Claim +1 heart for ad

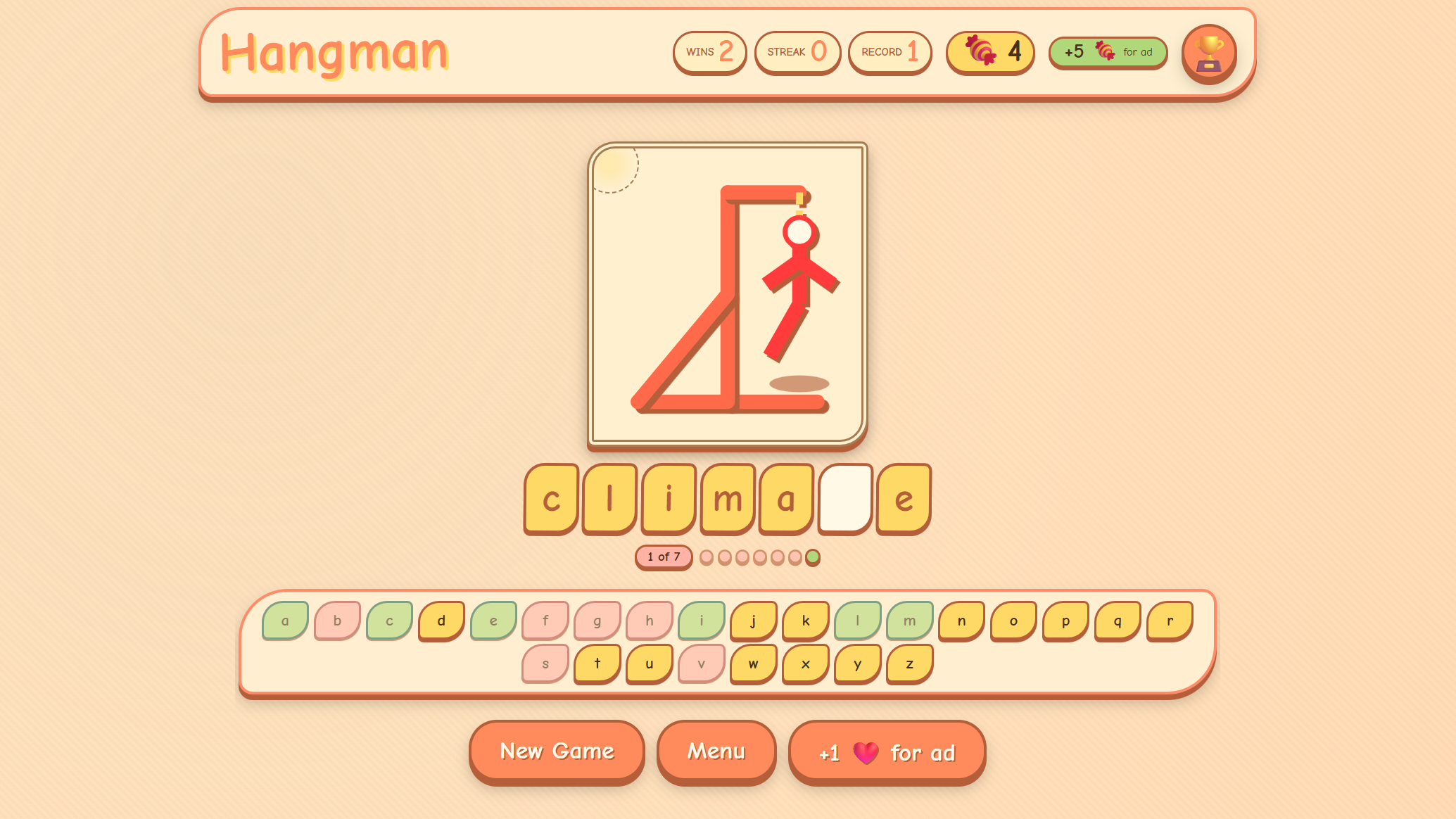886,751
